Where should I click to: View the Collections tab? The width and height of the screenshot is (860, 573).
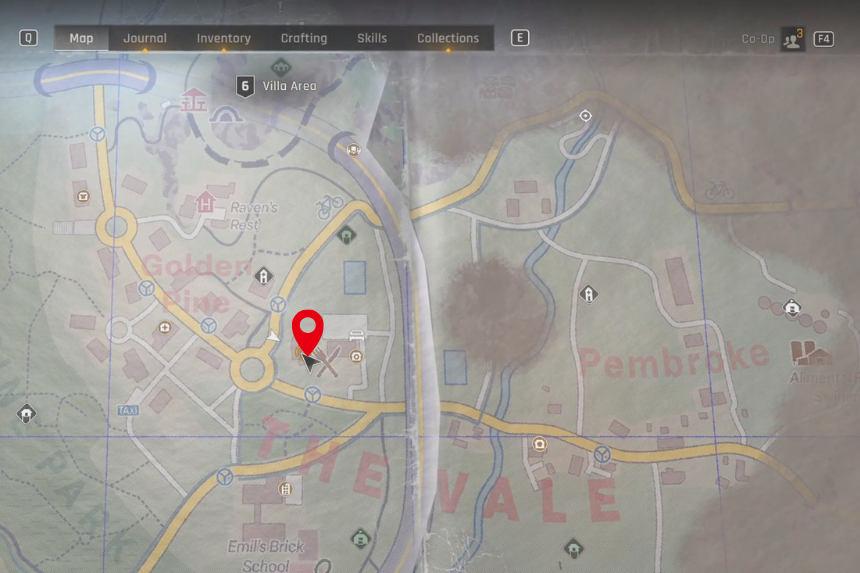[x=448, y=39]
